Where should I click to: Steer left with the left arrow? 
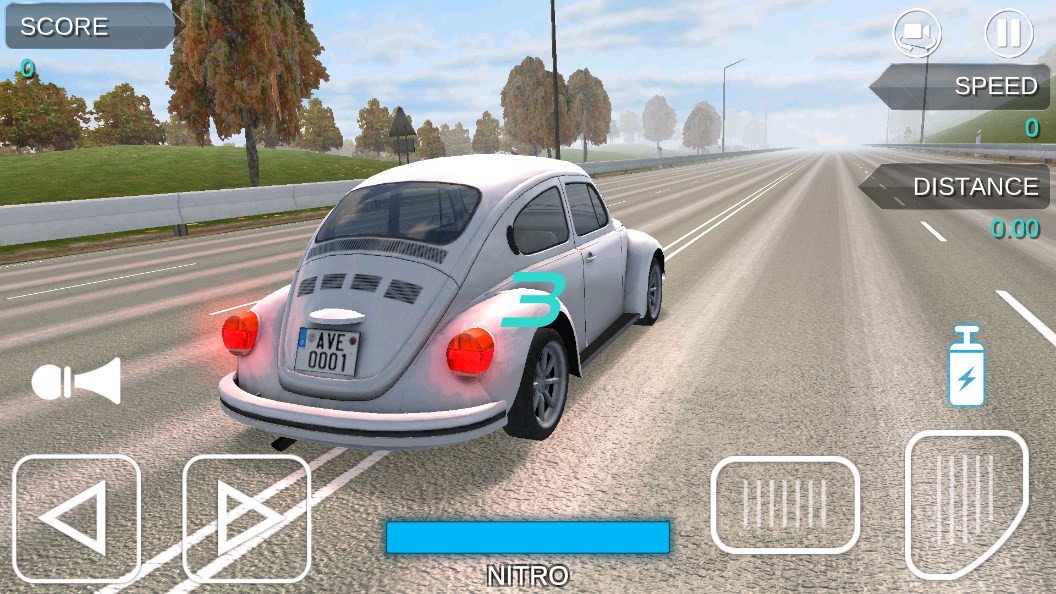(x=76, y=518)
